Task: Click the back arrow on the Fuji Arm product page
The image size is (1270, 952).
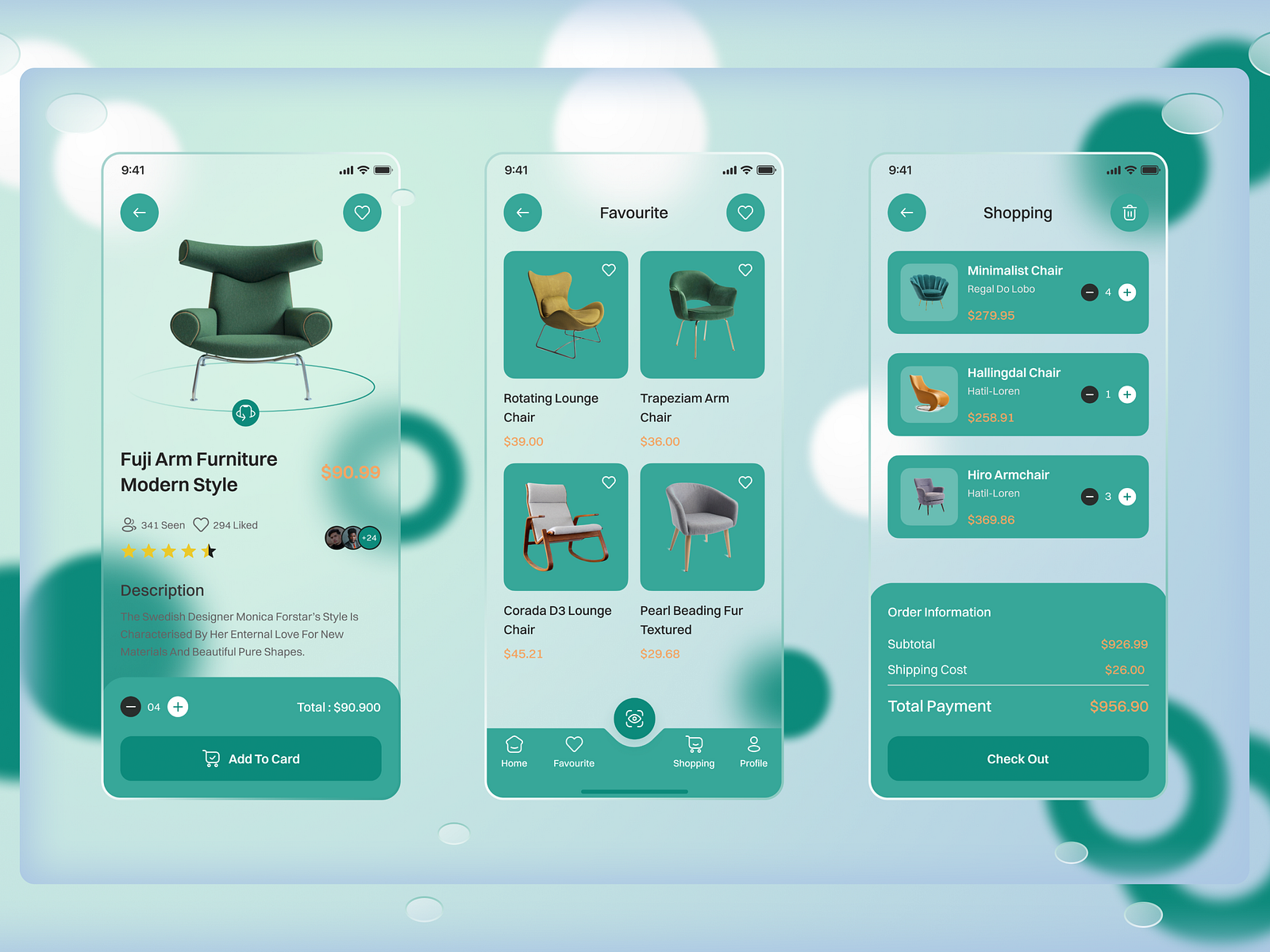Action: pyautogui.click(x=140, y=213)
